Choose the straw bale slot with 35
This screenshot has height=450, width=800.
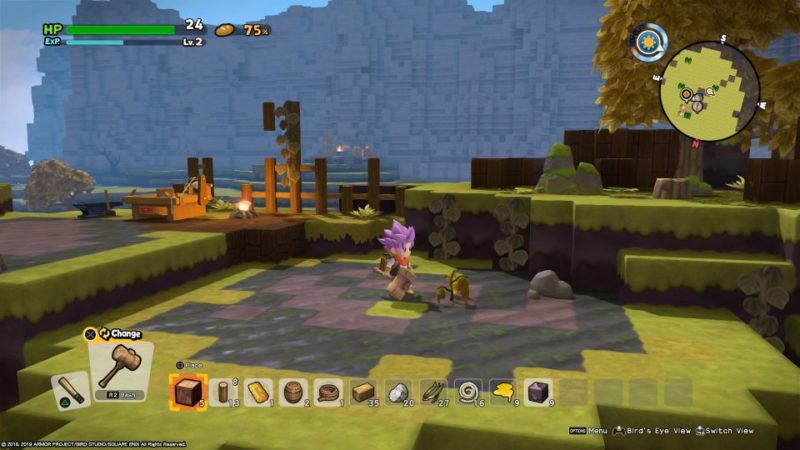pyautogui.click(x=362, y=391)
